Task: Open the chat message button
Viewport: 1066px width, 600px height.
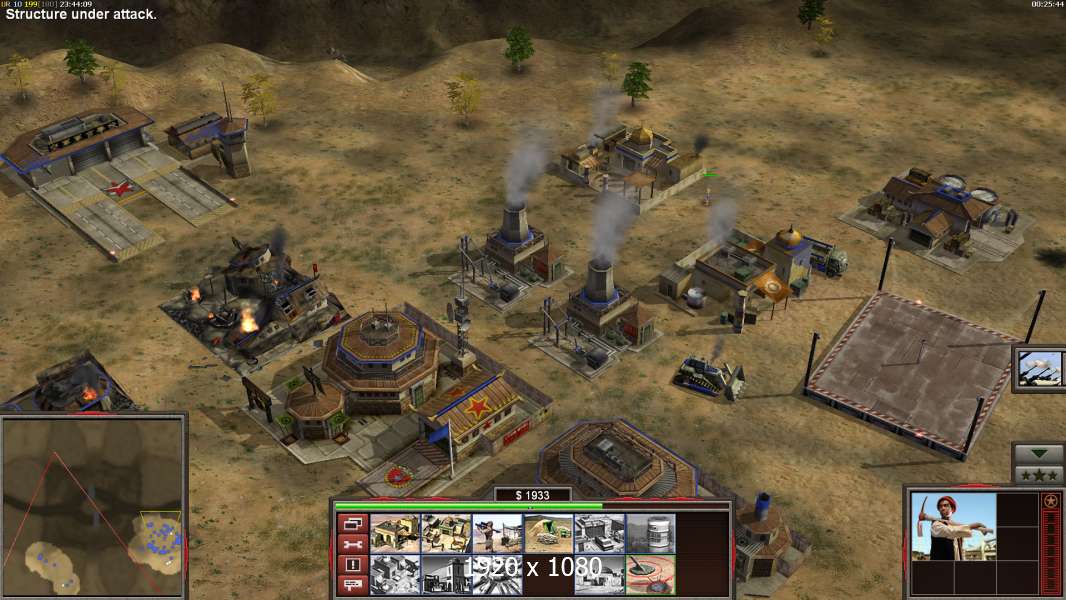Action: point(352,585)
